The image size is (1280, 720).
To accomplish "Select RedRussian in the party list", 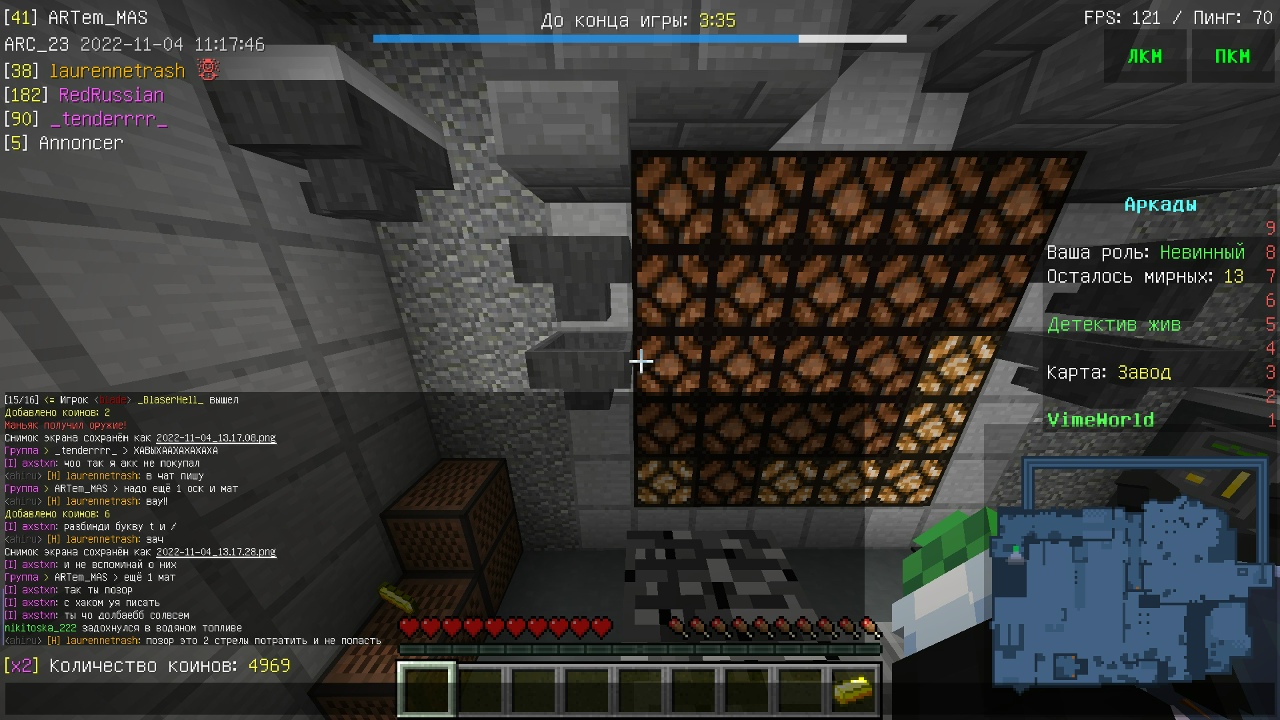I will coord(110,95).
